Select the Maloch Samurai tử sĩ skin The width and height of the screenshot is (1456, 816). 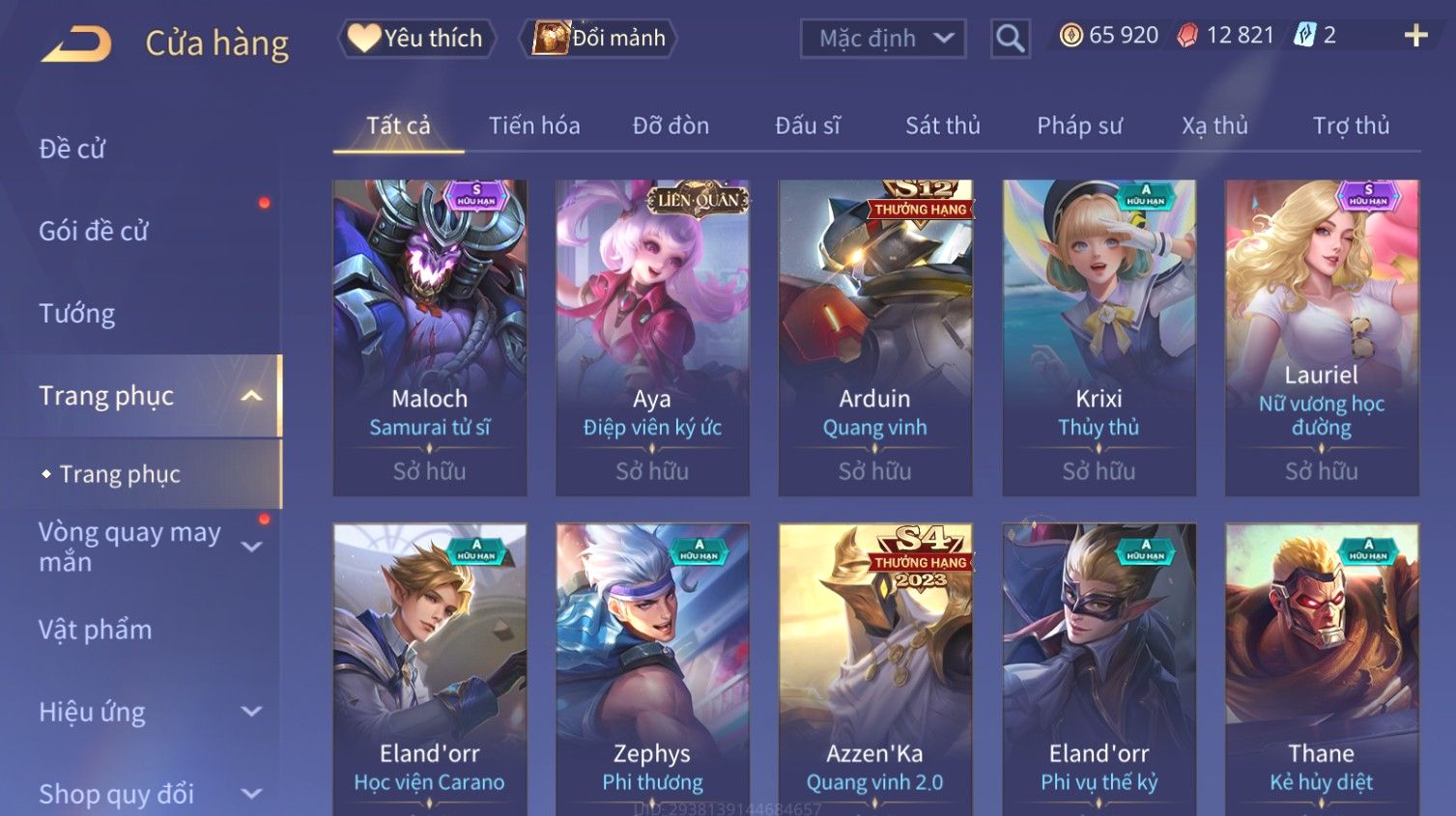(x=430, y=337)
